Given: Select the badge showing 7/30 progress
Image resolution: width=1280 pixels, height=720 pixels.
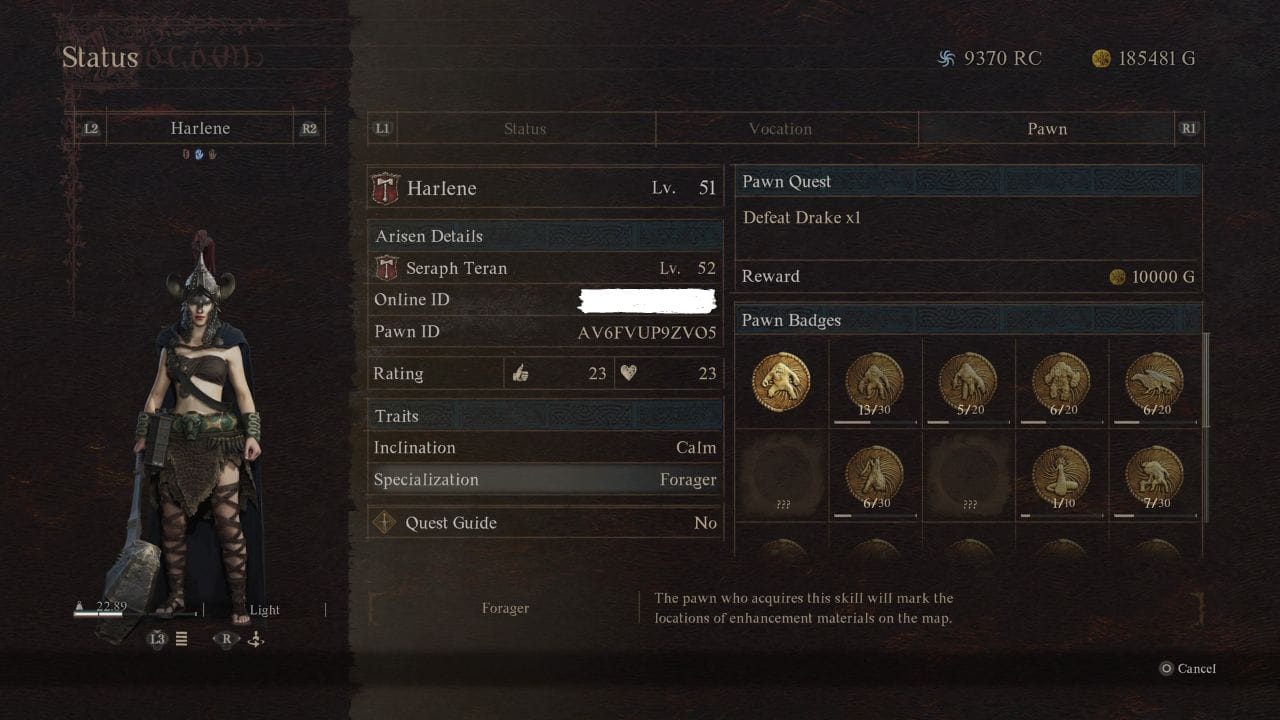Looking at the screenshot, I should click(1154, 475).
